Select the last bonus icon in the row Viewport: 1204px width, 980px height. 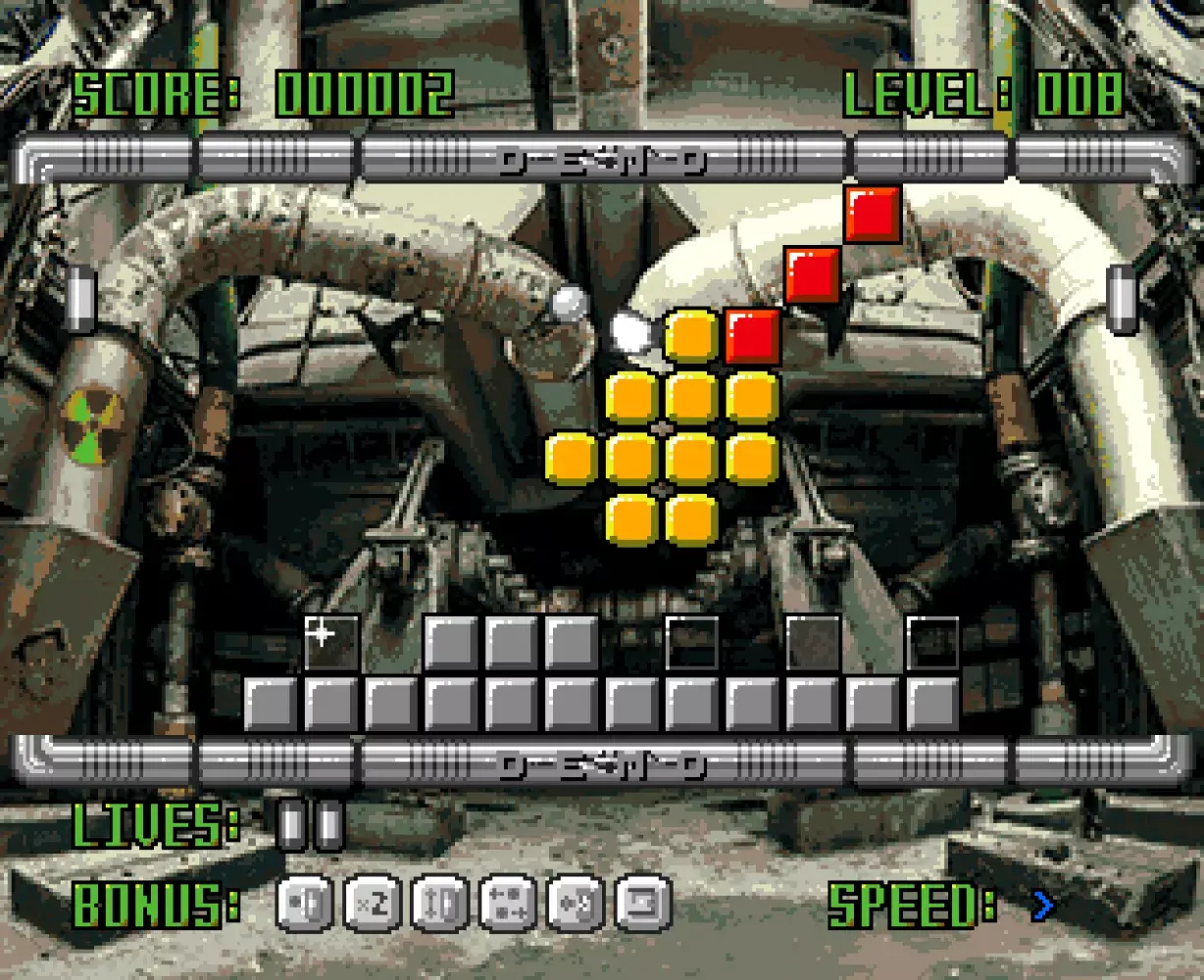(643, 903)
